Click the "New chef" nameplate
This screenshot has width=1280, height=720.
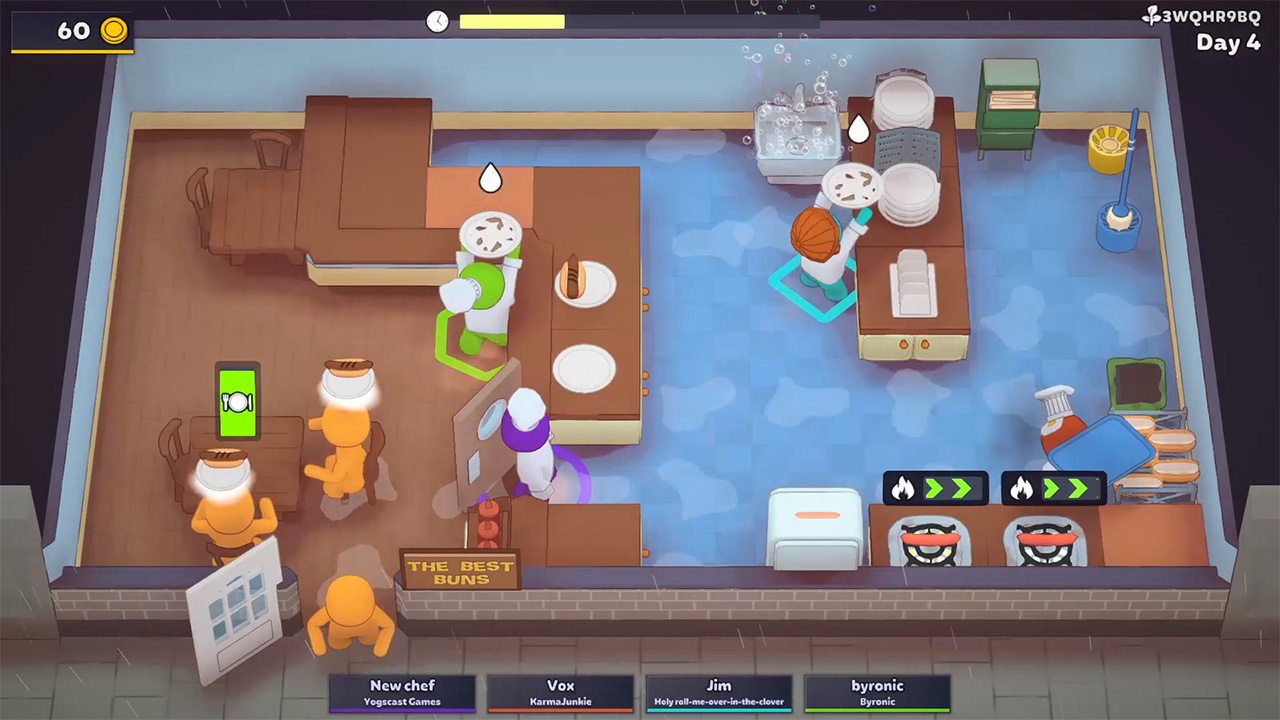pyautogui.click(x=402, y=686)
